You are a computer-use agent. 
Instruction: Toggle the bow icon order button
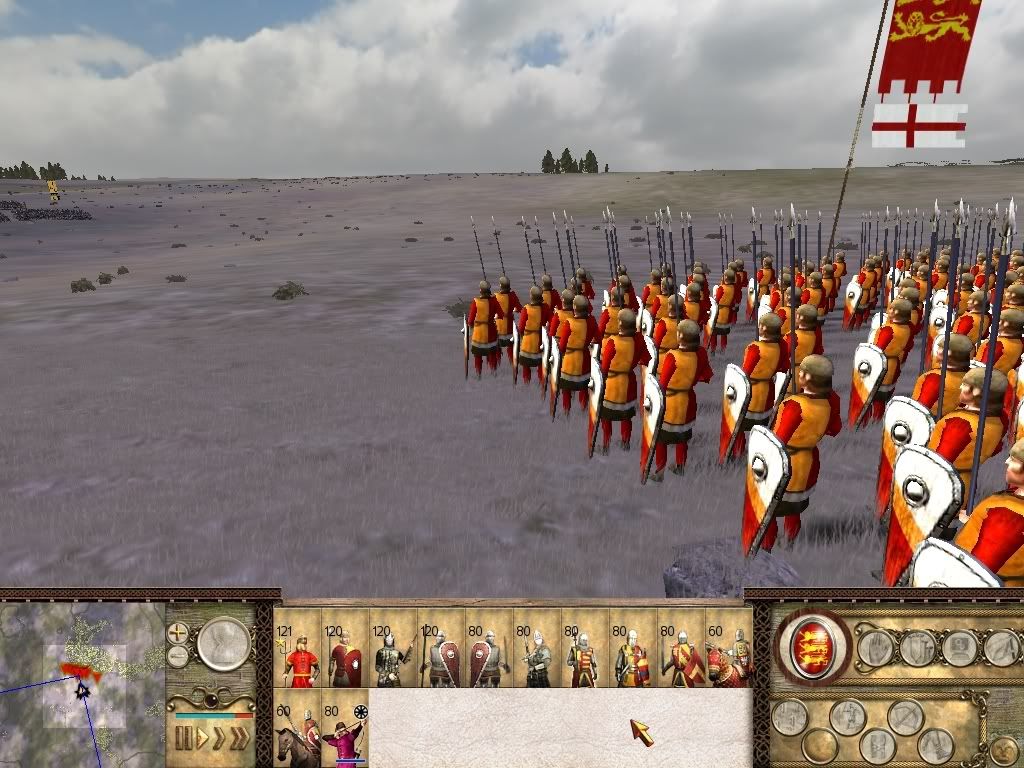point(906,716)
